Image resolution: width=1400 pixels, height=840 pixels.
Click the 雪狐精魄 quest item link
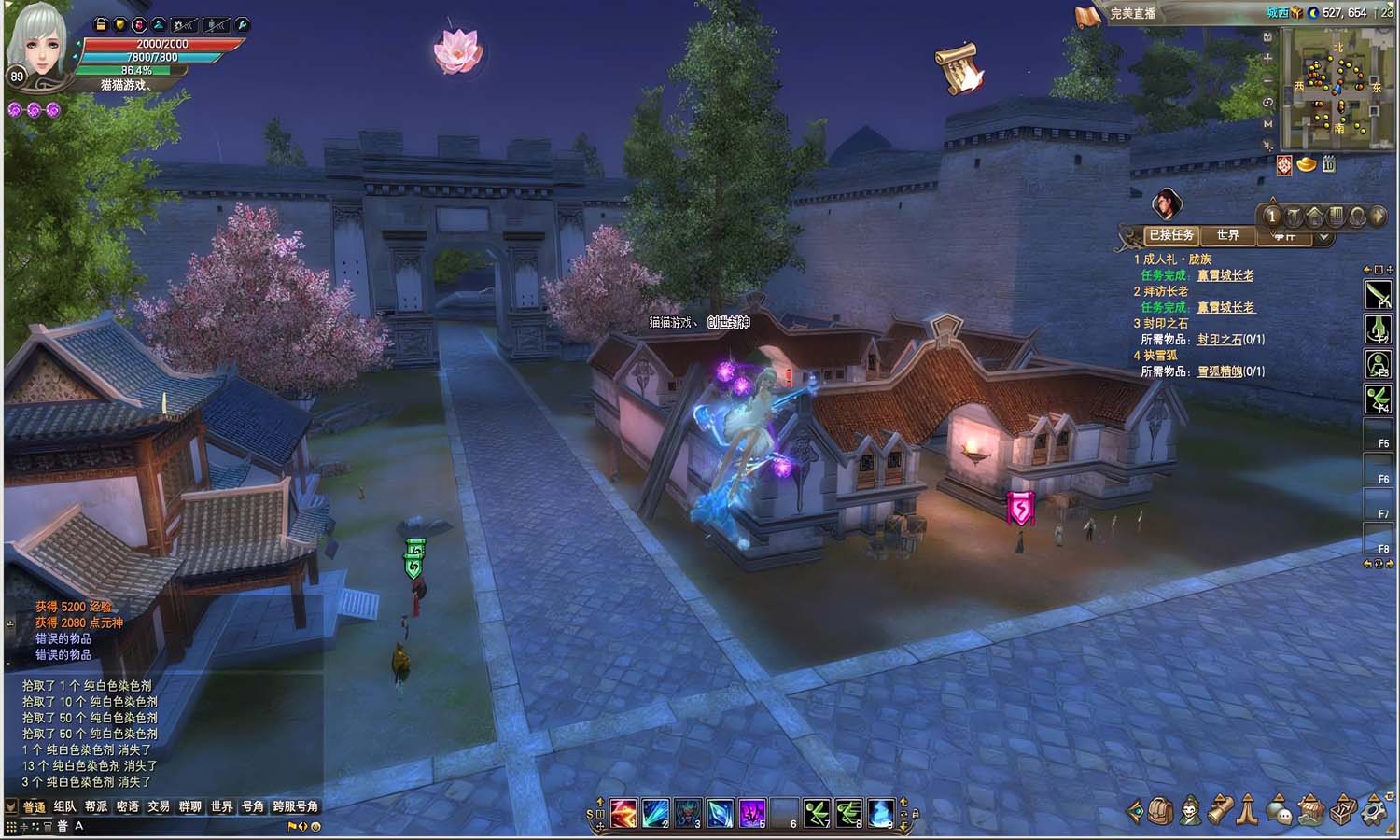pyautogui.click(x=1220, y=371)
